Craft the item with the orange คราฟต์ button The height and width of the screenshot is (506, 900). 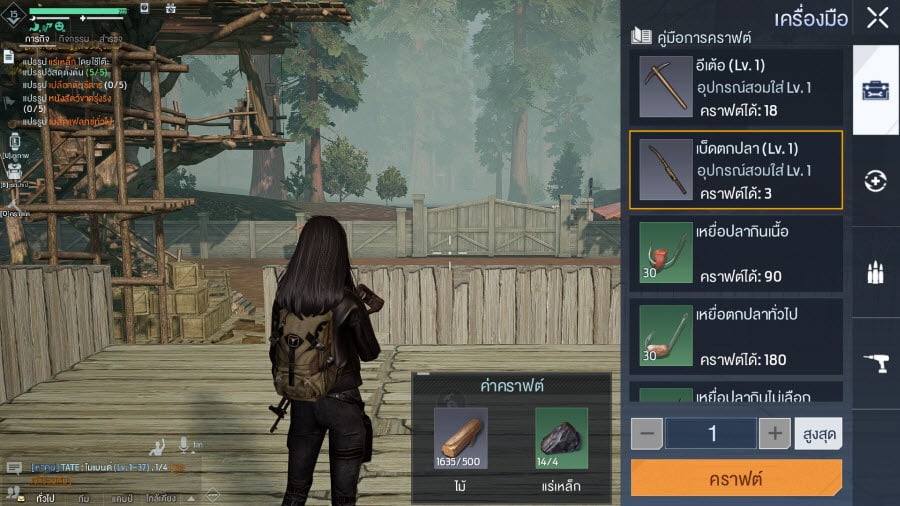coord(736,478)
